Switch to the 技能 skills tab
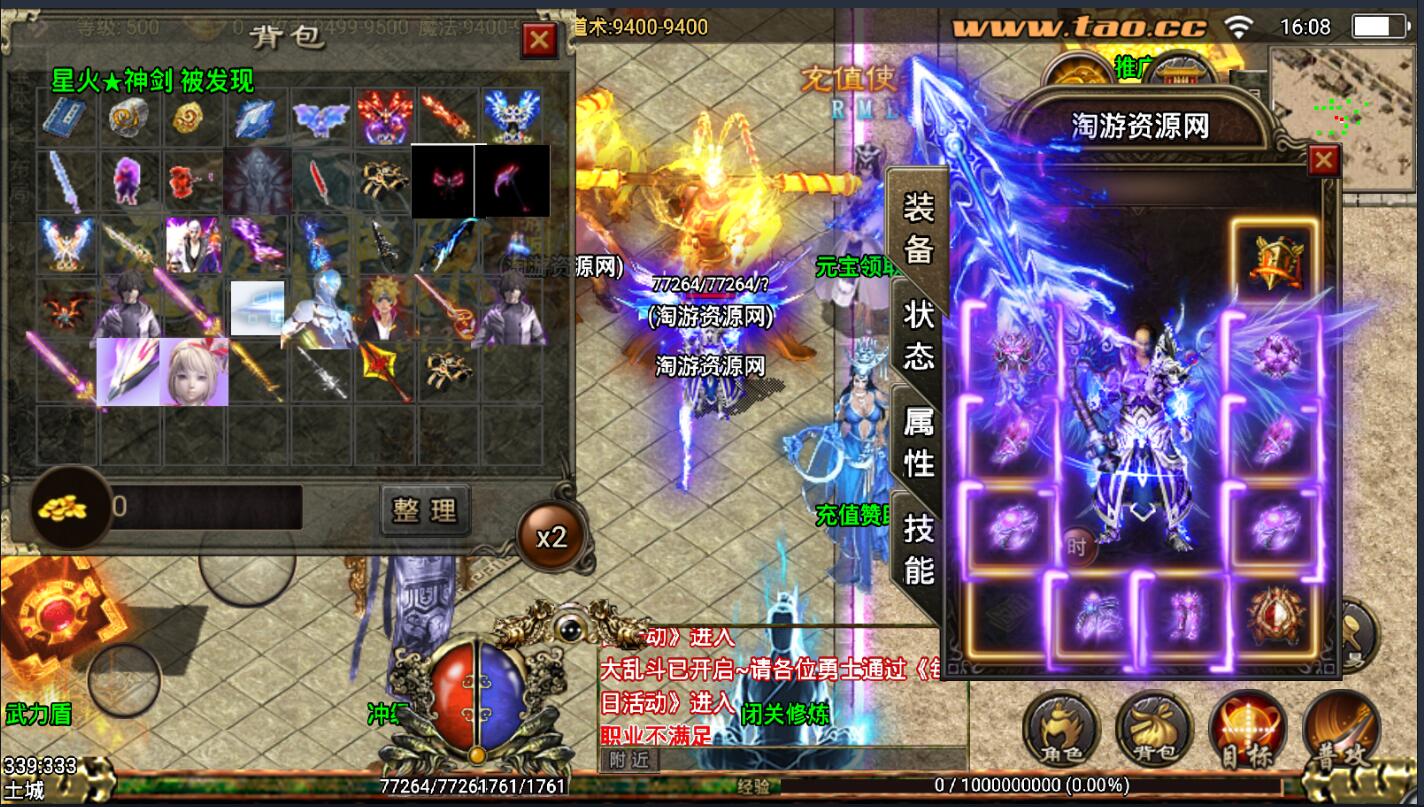Viewport: 1424px width, 807px height. [x=918, y=548]
